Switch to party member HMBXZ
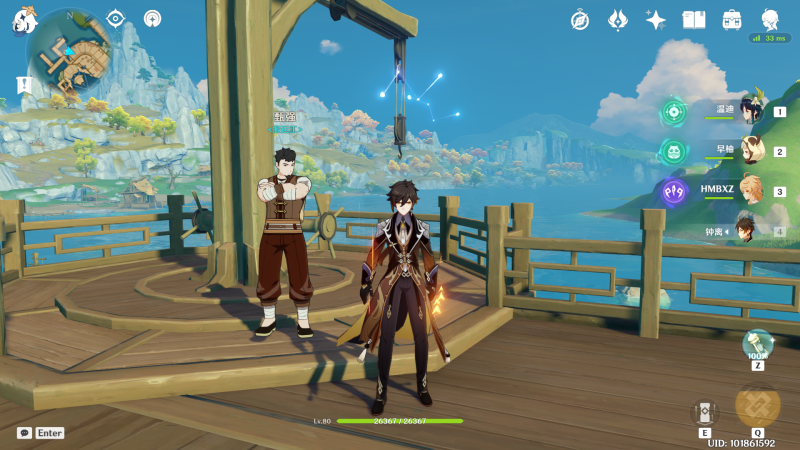The height and width of the screenshot is (450, 800). (x=750, y=191)
